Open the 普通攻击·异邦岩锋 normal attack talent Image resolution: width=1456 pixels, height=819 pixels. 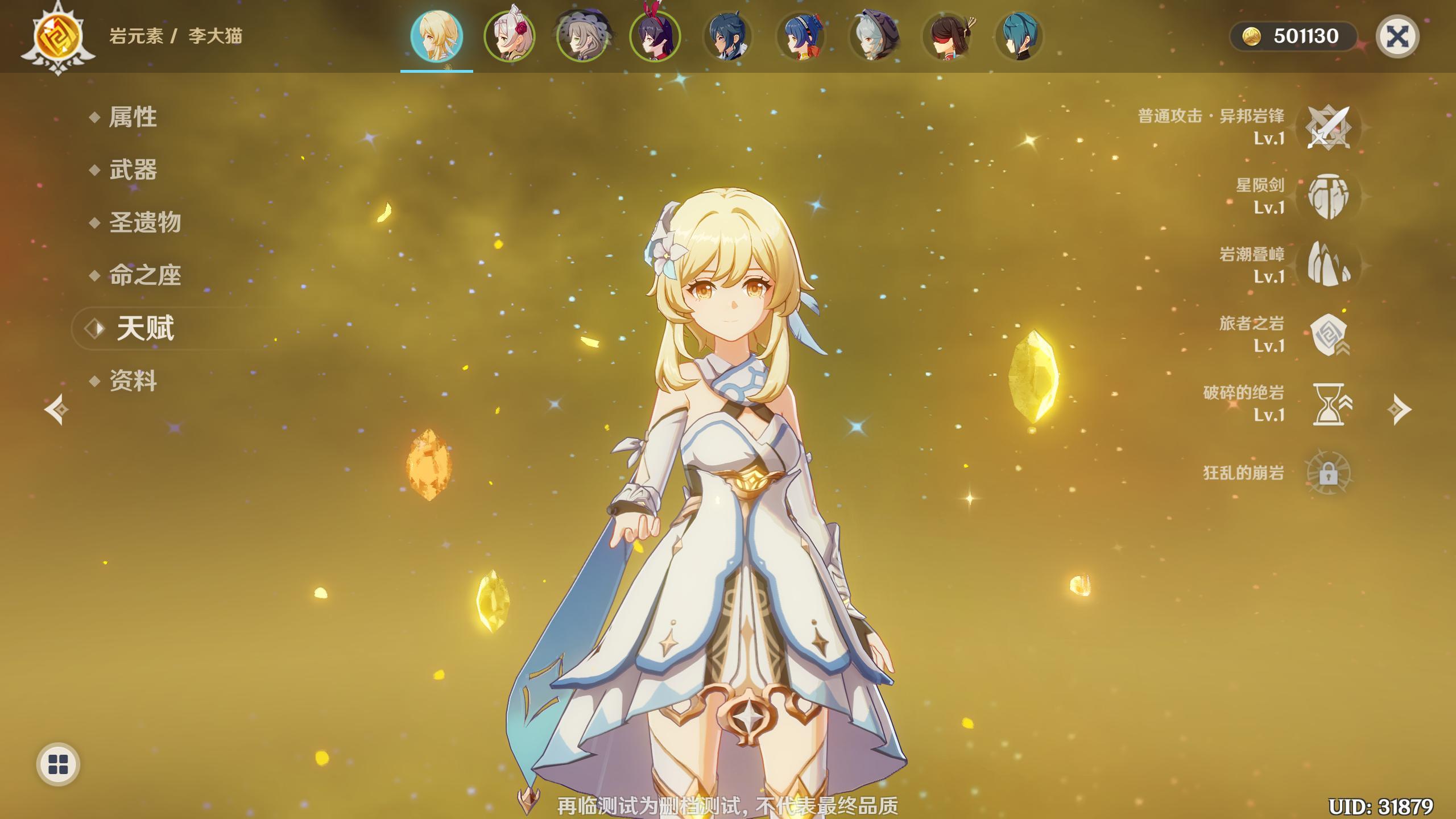1328,127
